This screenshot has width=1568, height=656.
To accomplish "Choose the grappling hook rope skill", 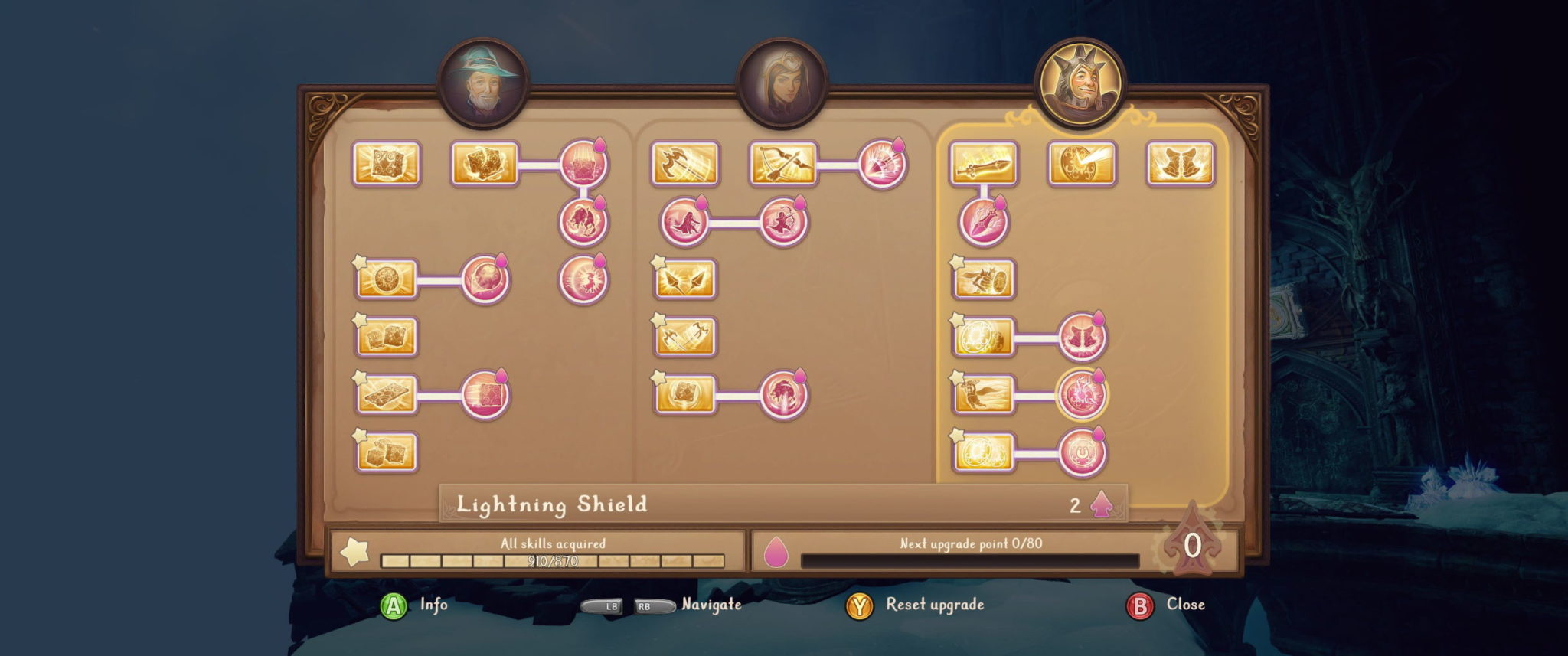I will click(684, 163).
